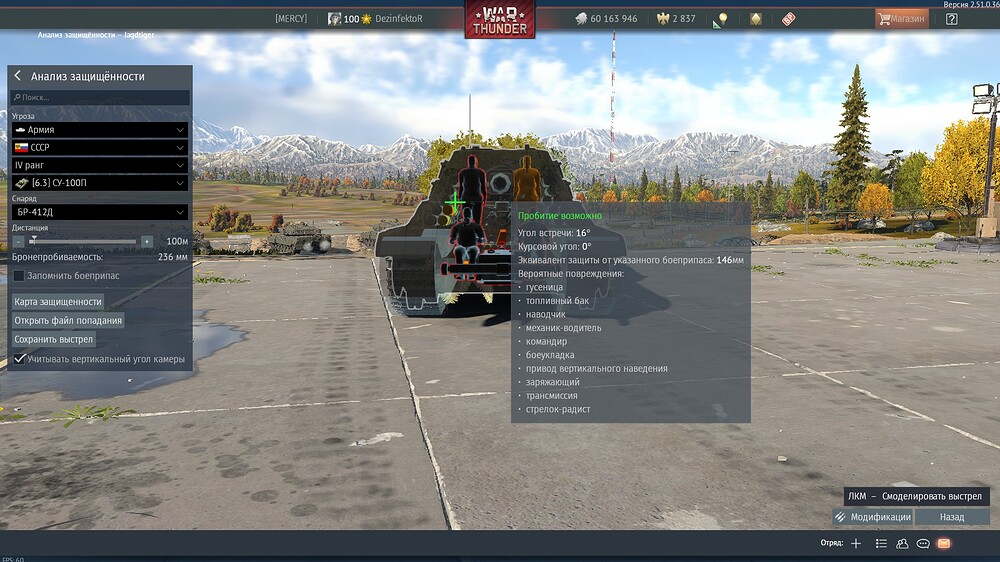Expand the IV ранг rank dropdown

point(100,165)
